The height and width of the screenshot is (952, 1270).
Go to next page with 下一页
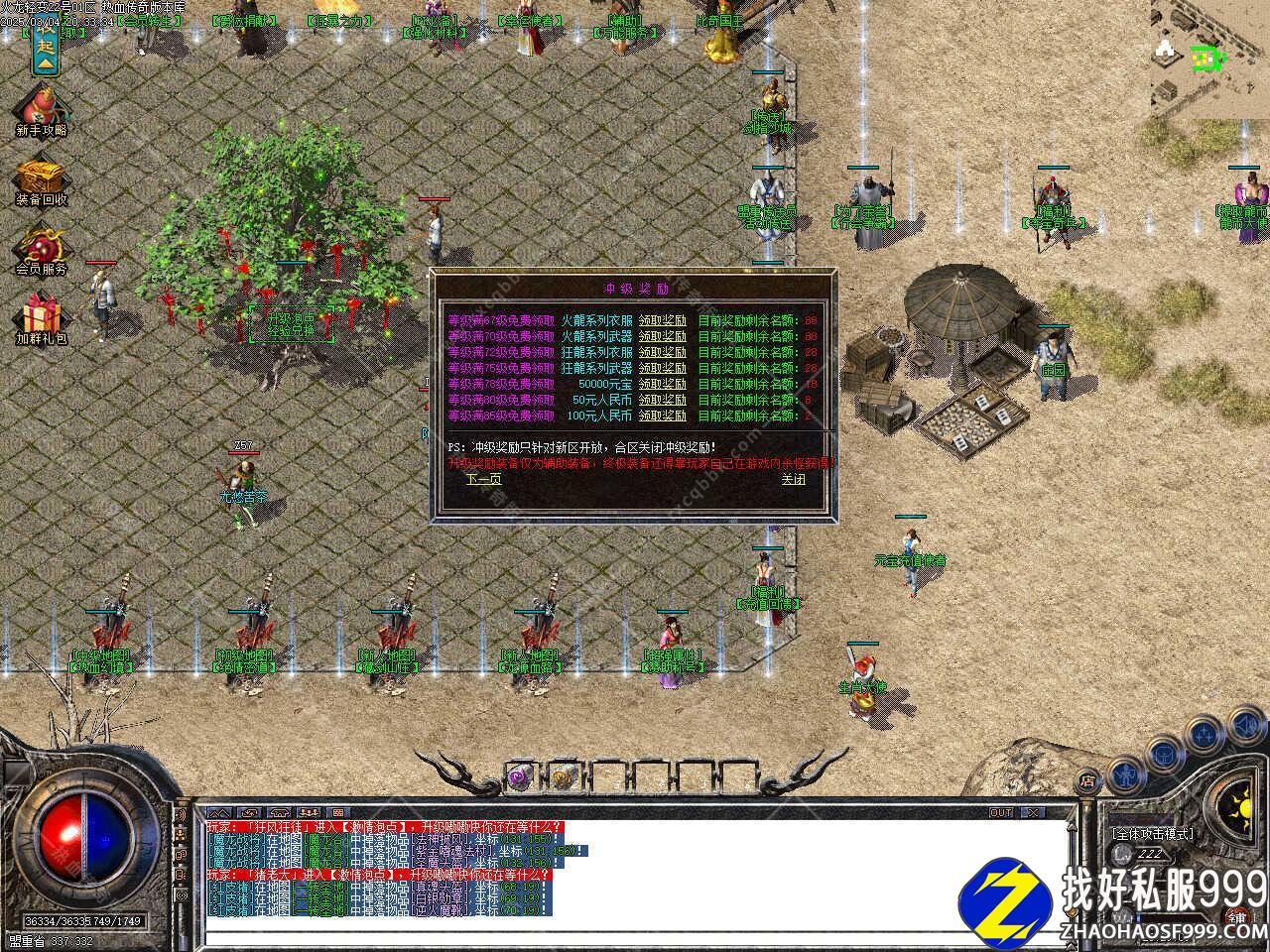tap(484, 479)
